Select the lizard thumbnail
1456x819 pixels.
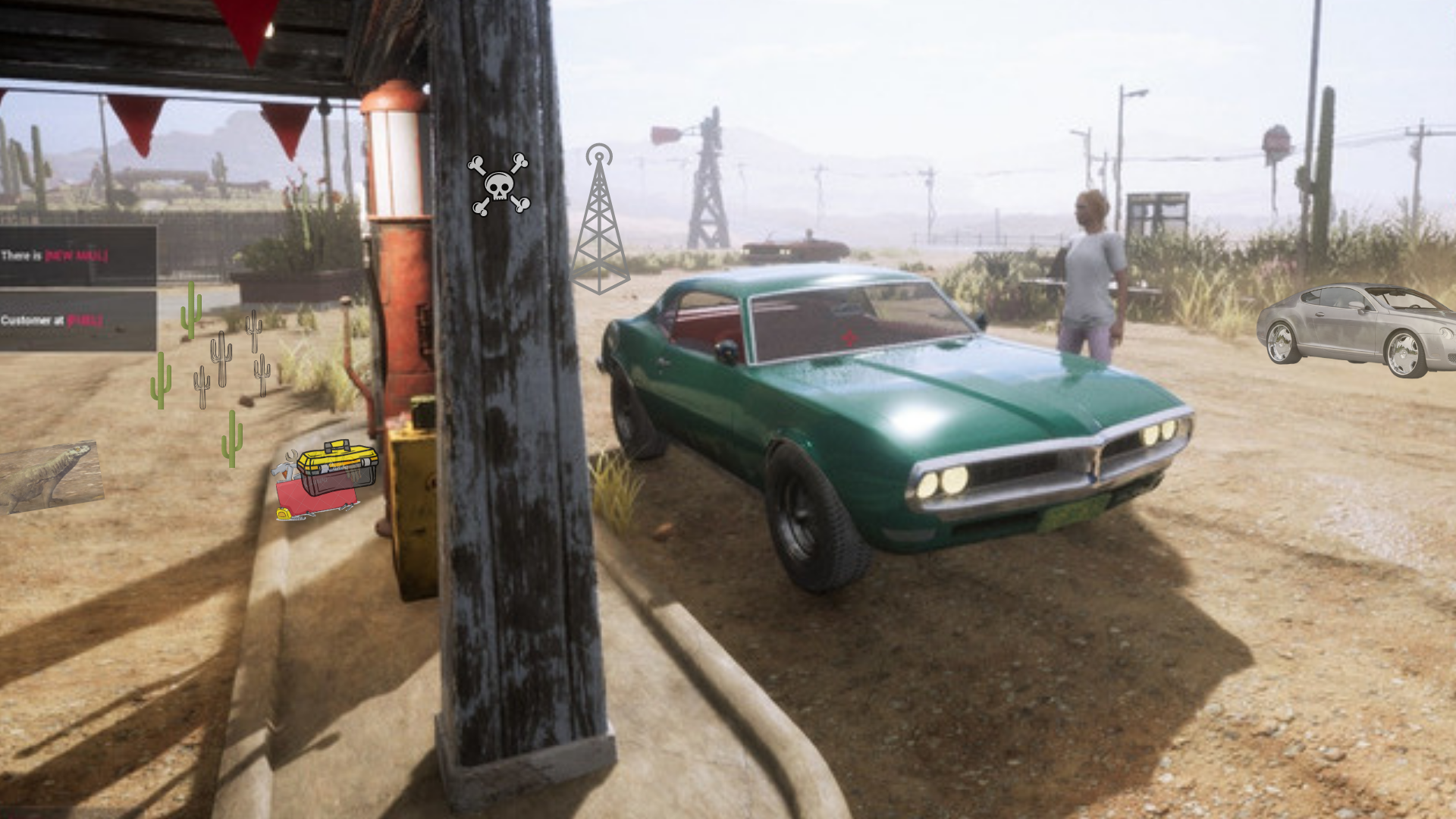pos(50,476)
